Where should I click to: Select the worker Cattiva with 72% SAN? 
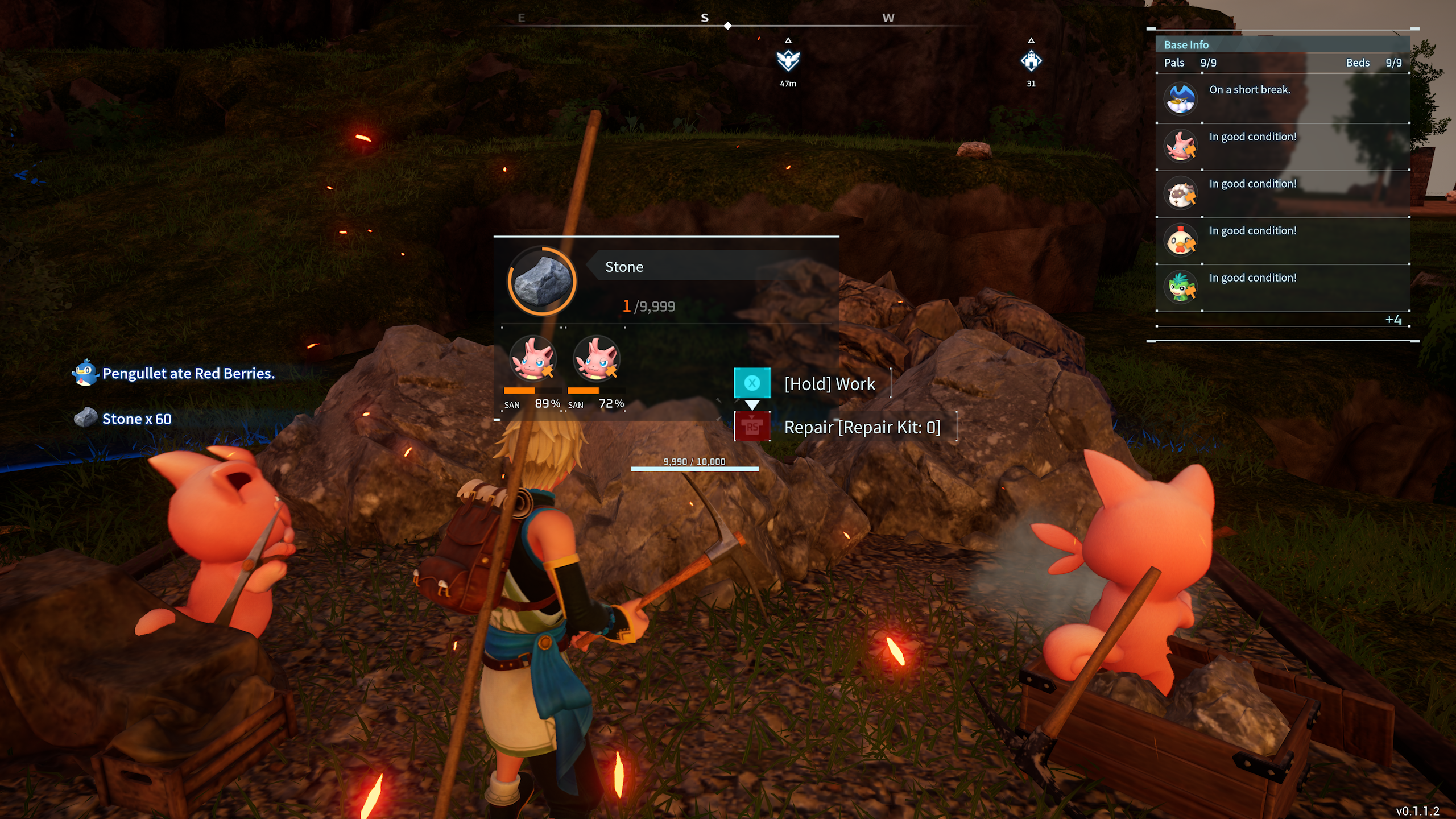pyautogui.click(x=596, y=359)
